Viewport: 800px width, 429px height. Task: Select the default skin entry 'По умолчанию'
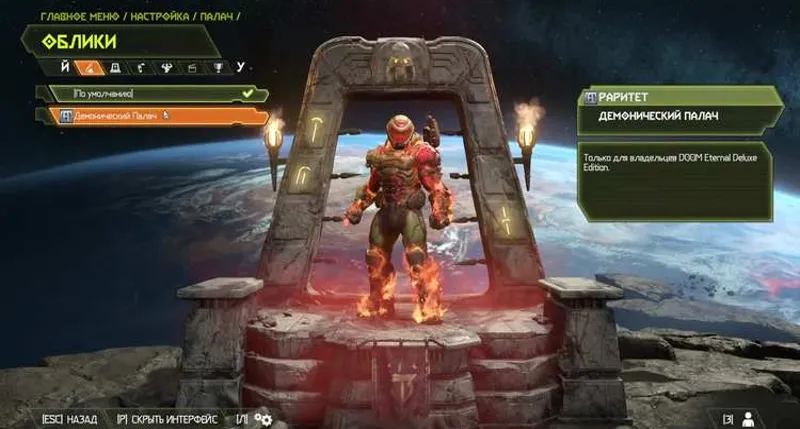pos(150,93)
